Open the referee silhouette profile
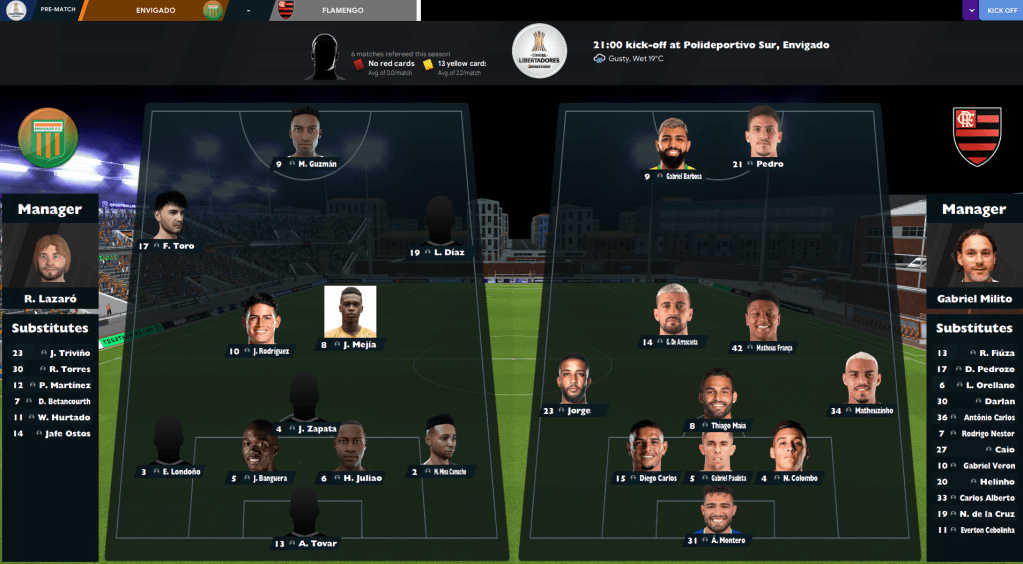 325,56
